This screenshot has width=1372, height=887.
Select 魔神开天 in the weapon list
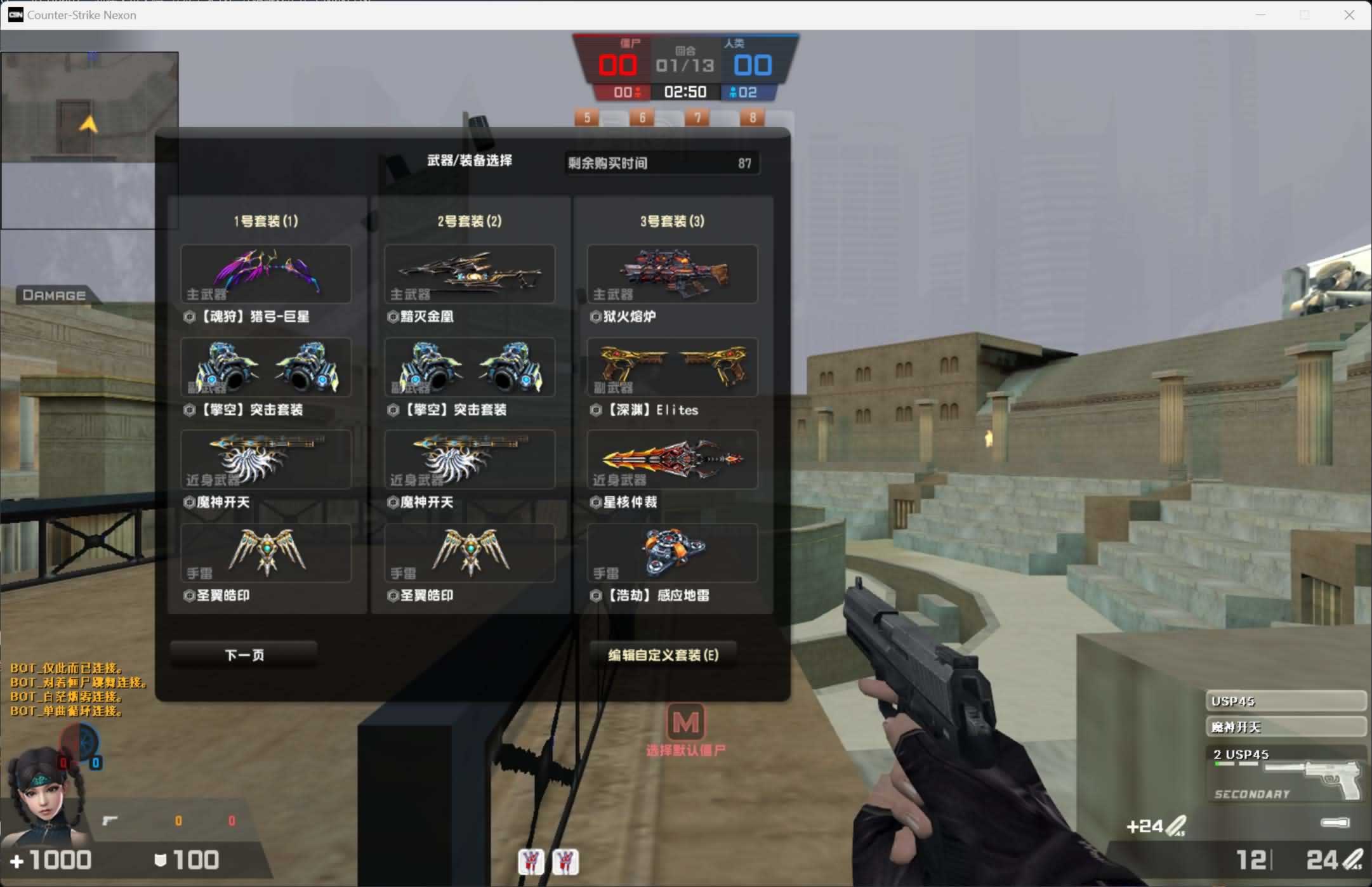[1285, 727]
